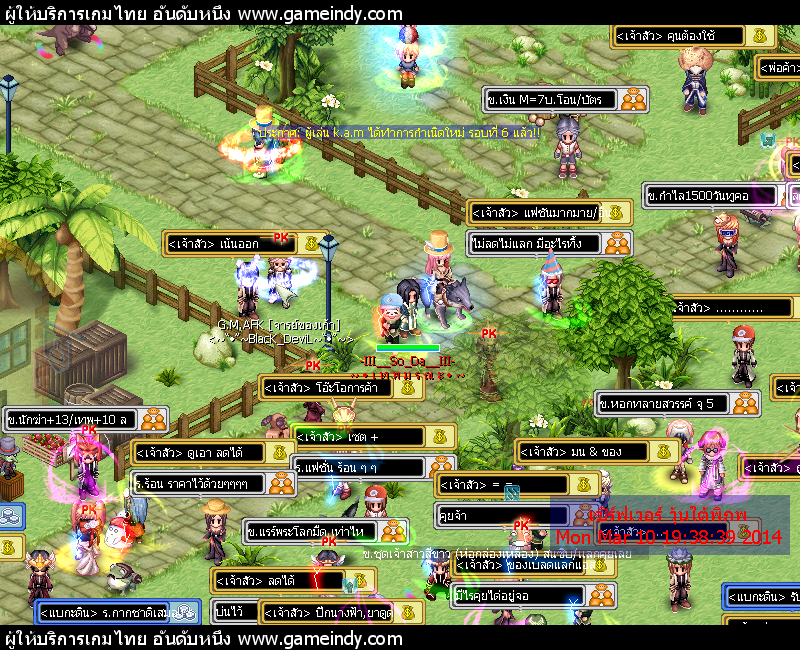Open the stall titled "แฟชั่นมากมาย/"
This screenshot has height=650, width=800.
point(536,213)
